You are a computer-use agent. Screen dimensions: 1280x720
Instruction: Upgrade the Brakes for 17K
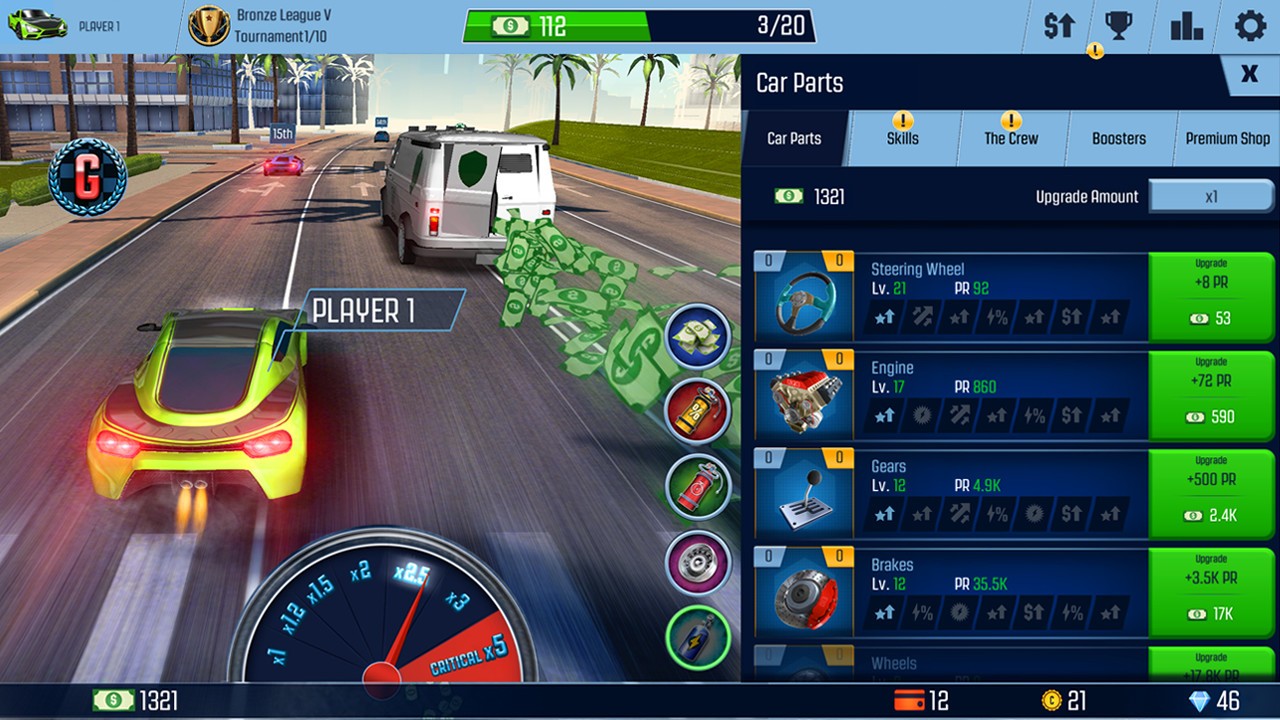(1212, 593)
